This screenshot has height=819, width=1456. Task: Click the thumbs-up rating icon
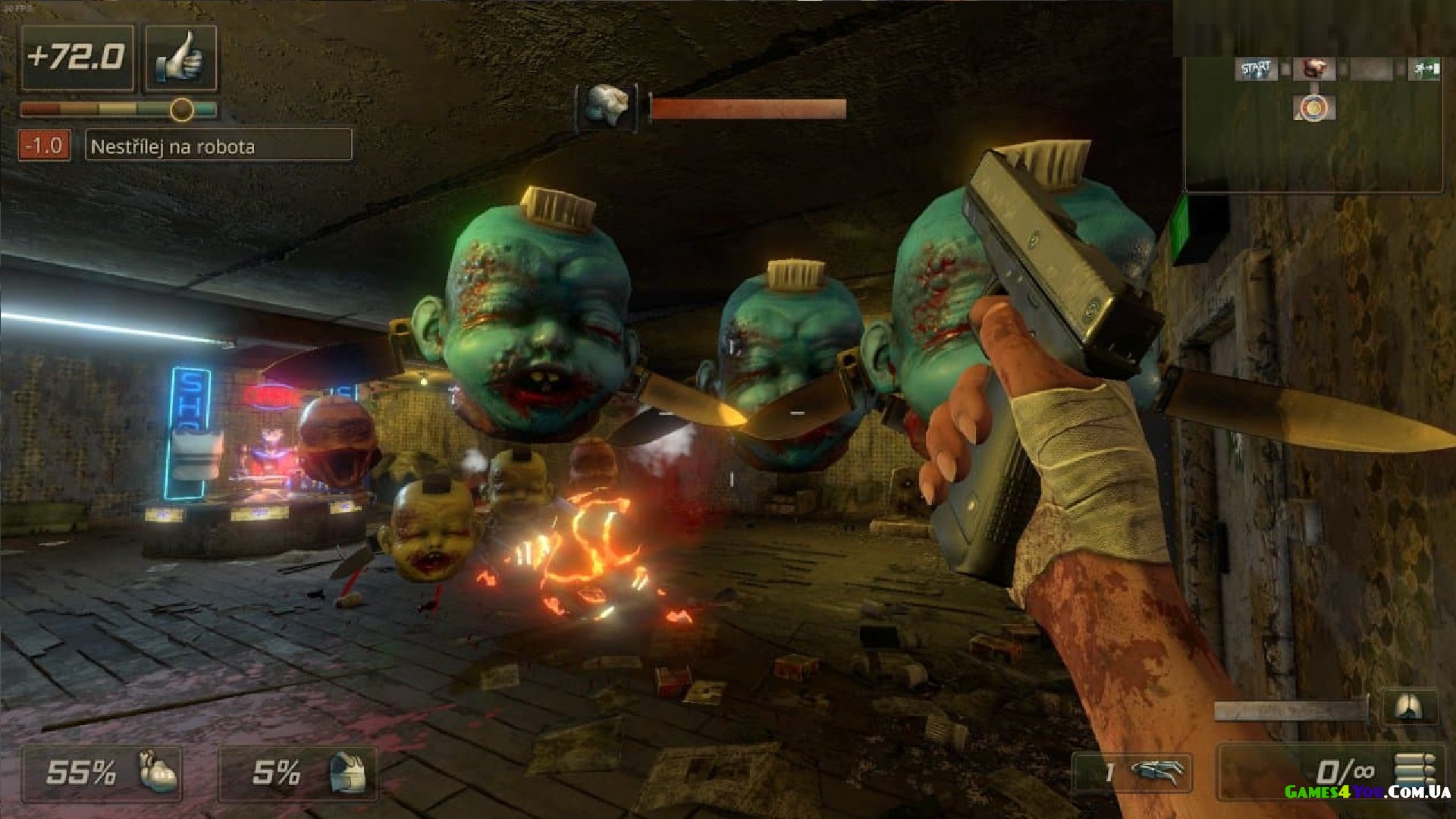click(x=180, y=58)
